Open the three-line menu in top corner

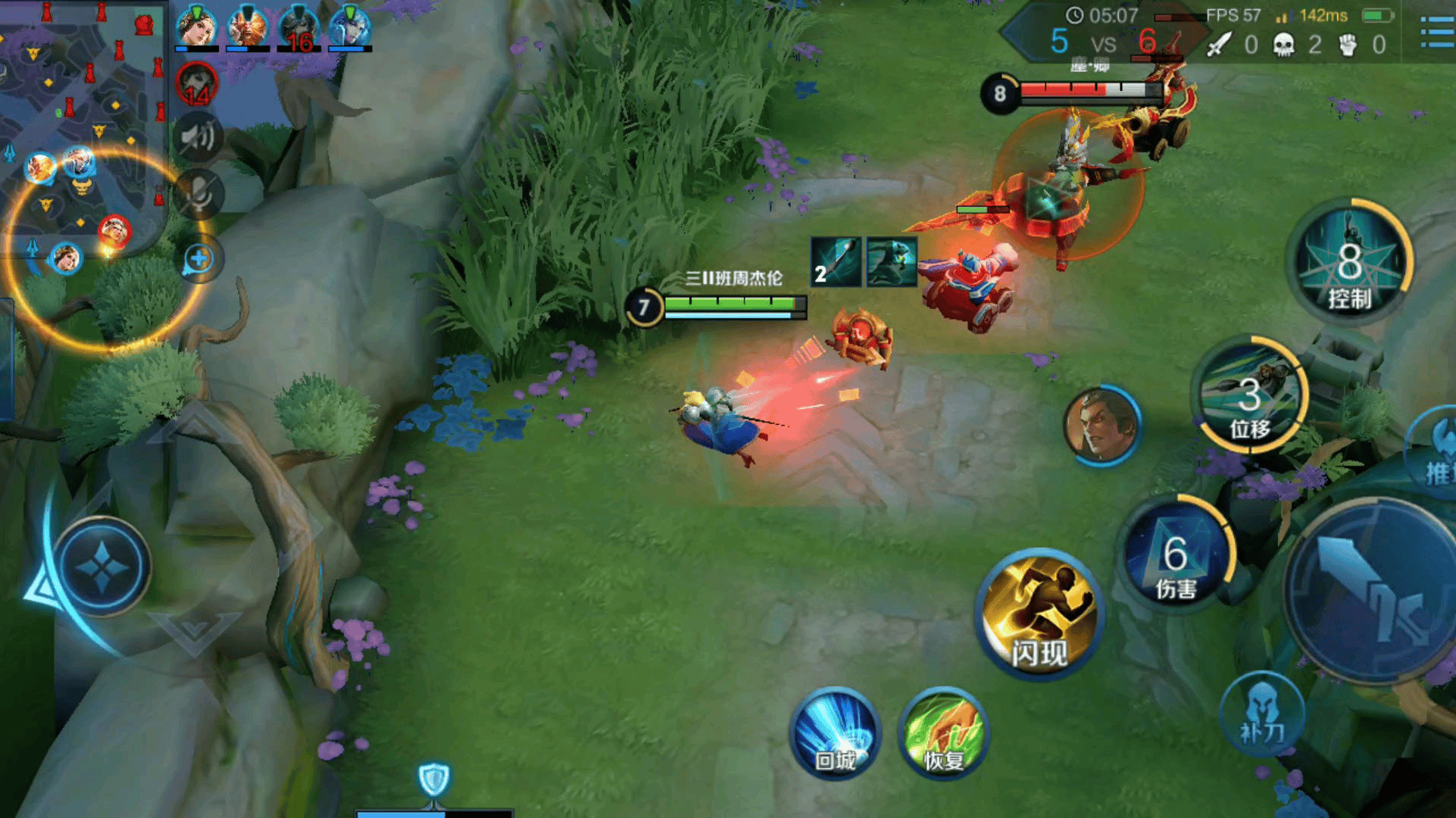[x=1436, y=32]
